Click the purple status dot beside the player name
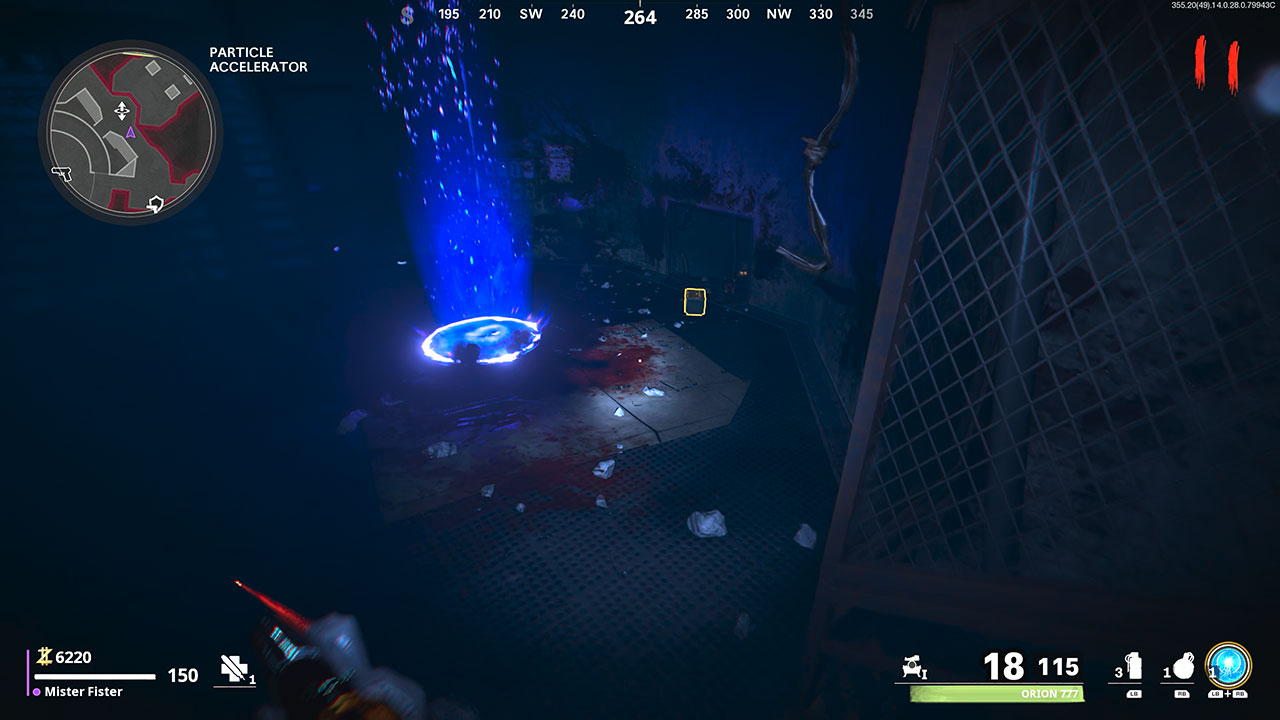This screenshot has width=1280, height=720. (36, 691)
